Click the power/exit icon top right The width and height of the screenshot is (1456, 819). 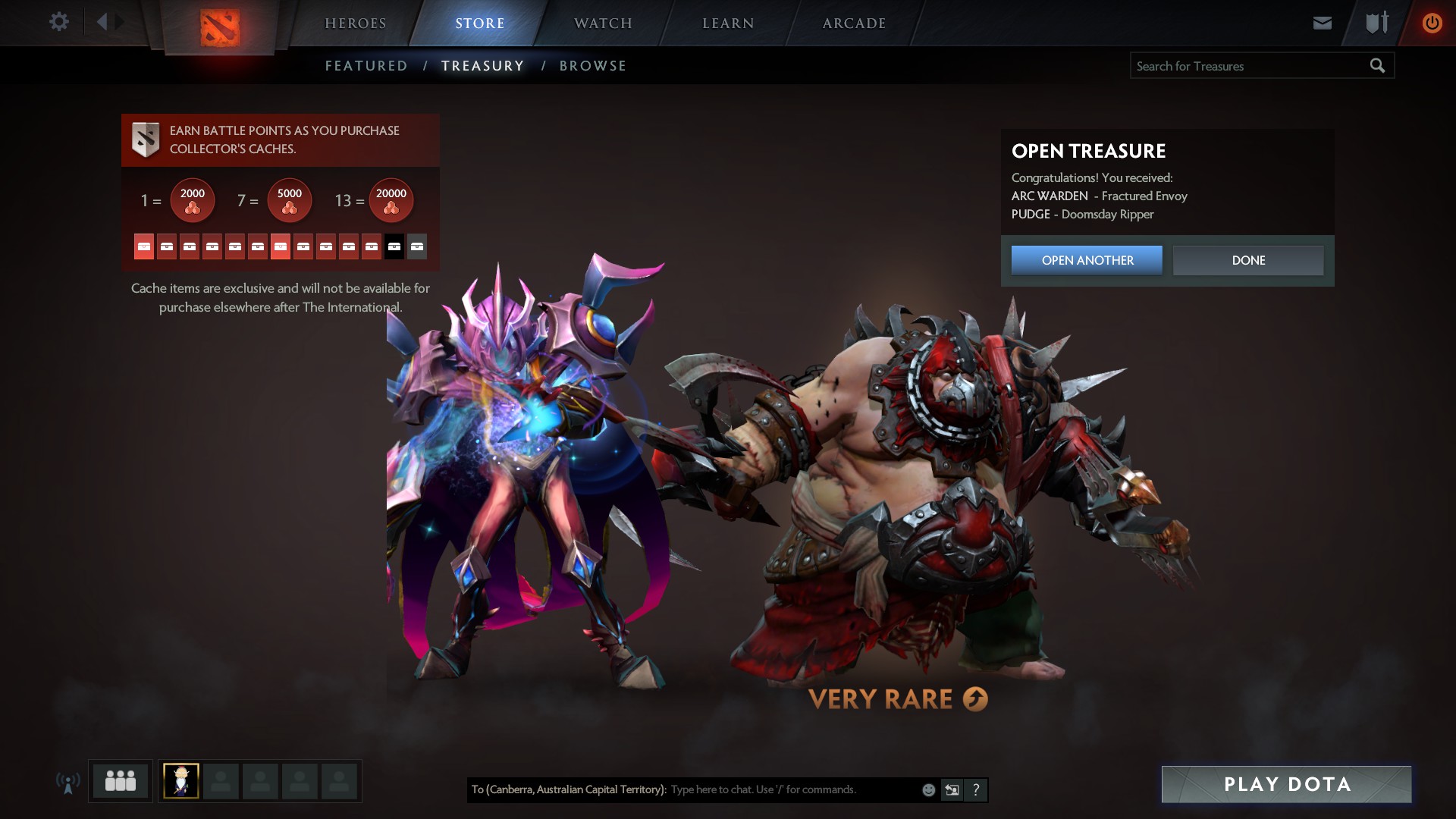point(1432,22)
